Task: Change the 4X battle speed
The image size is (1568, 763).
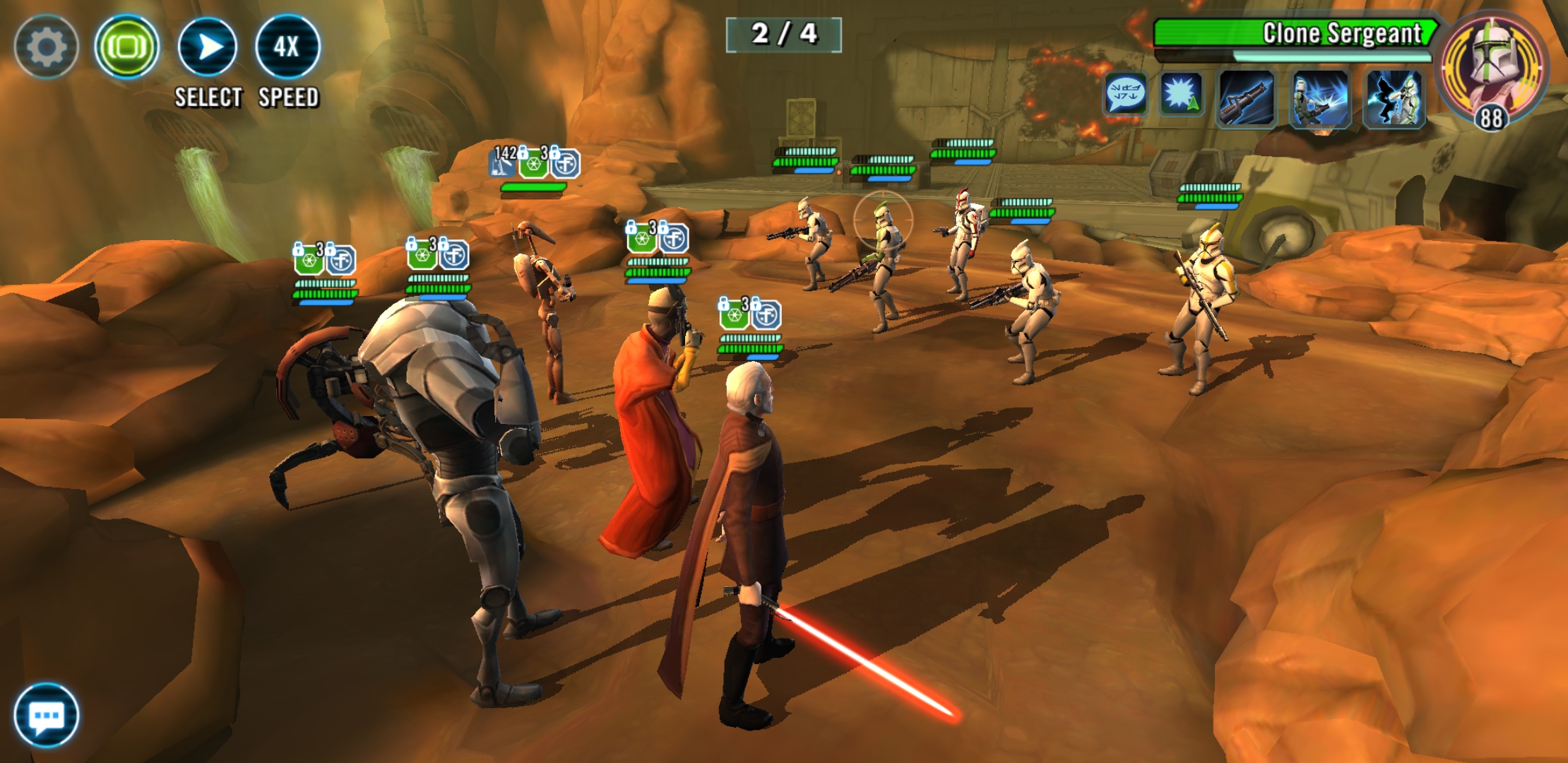Action: coord(287,47)
